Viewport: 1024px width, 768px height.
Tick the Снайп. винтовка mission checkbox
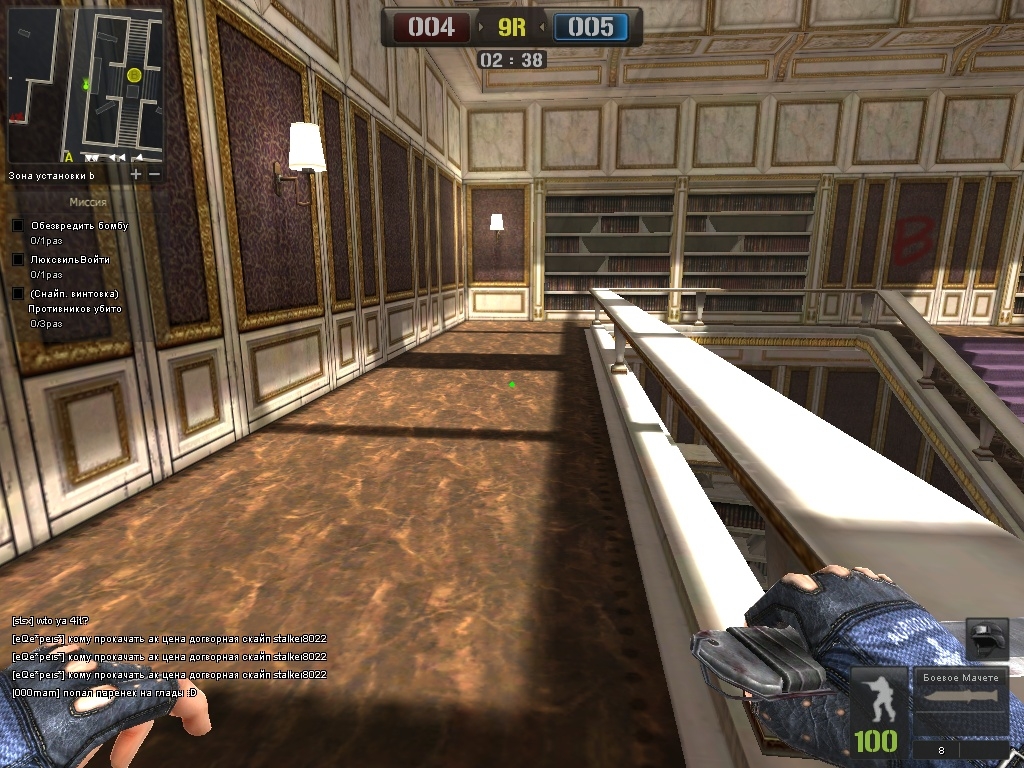tap(17, 293)
